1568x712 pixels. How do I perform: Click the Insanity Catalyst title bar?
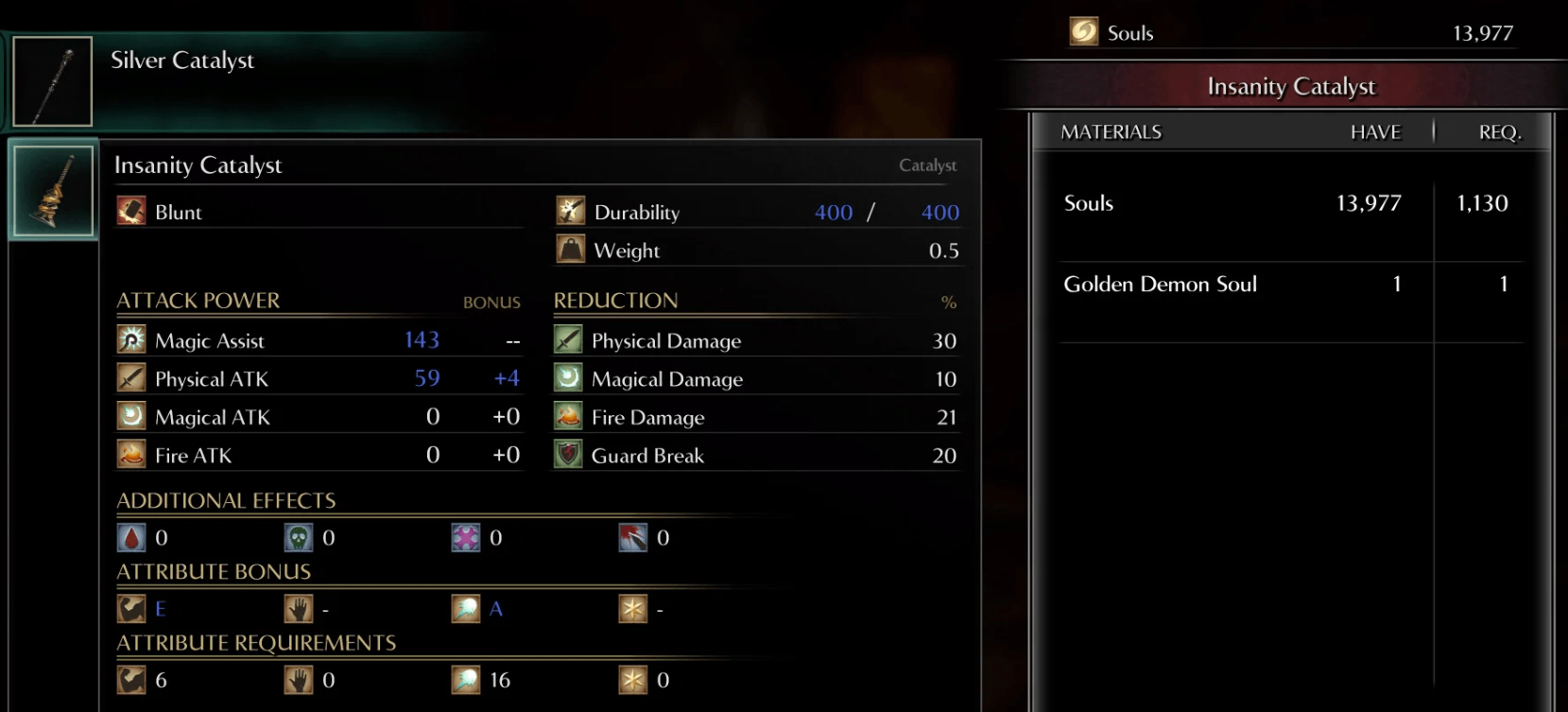click(1291, 86)
